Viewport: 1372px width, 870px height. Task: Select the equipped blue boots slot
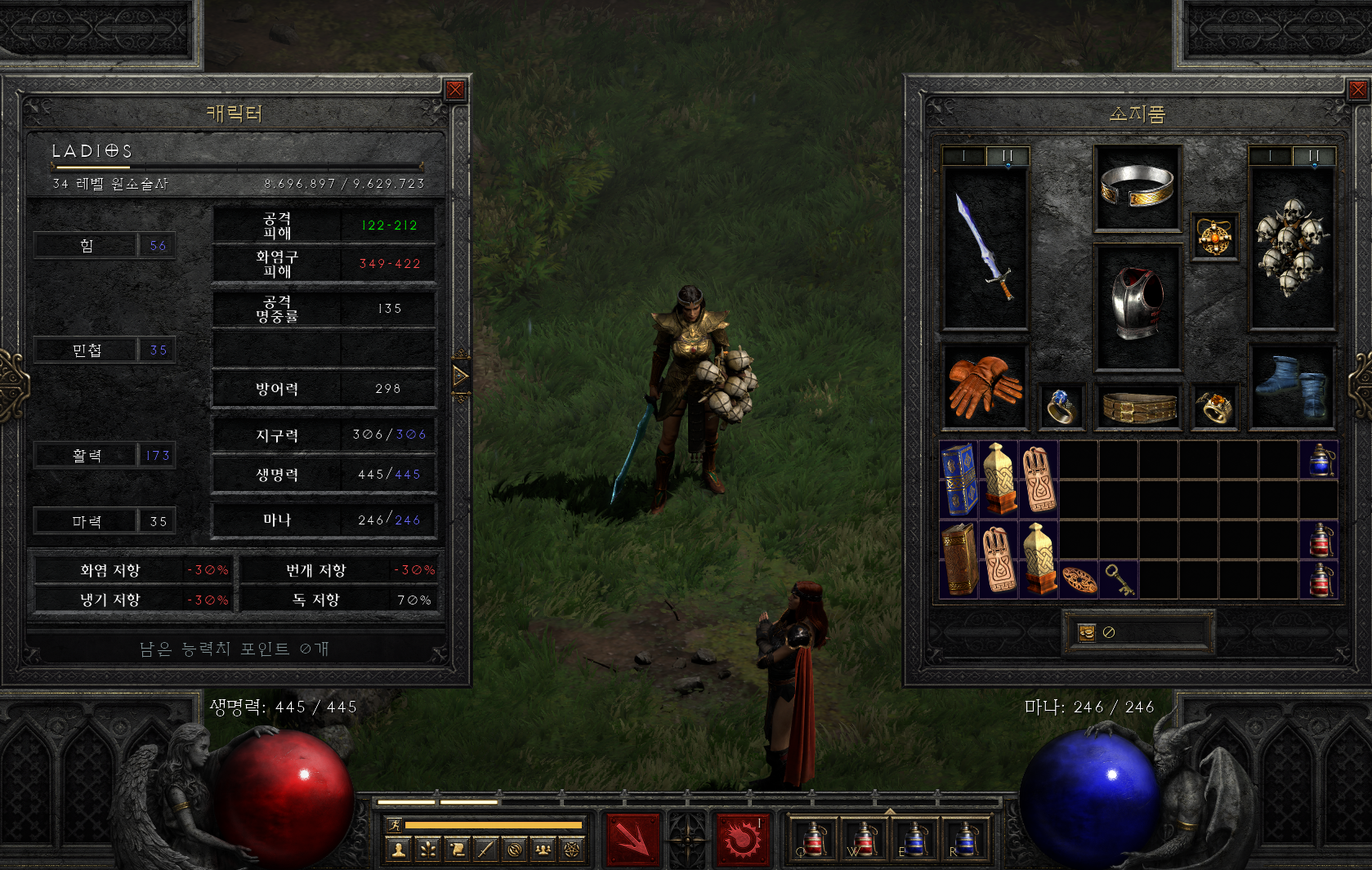[1291, 386]
